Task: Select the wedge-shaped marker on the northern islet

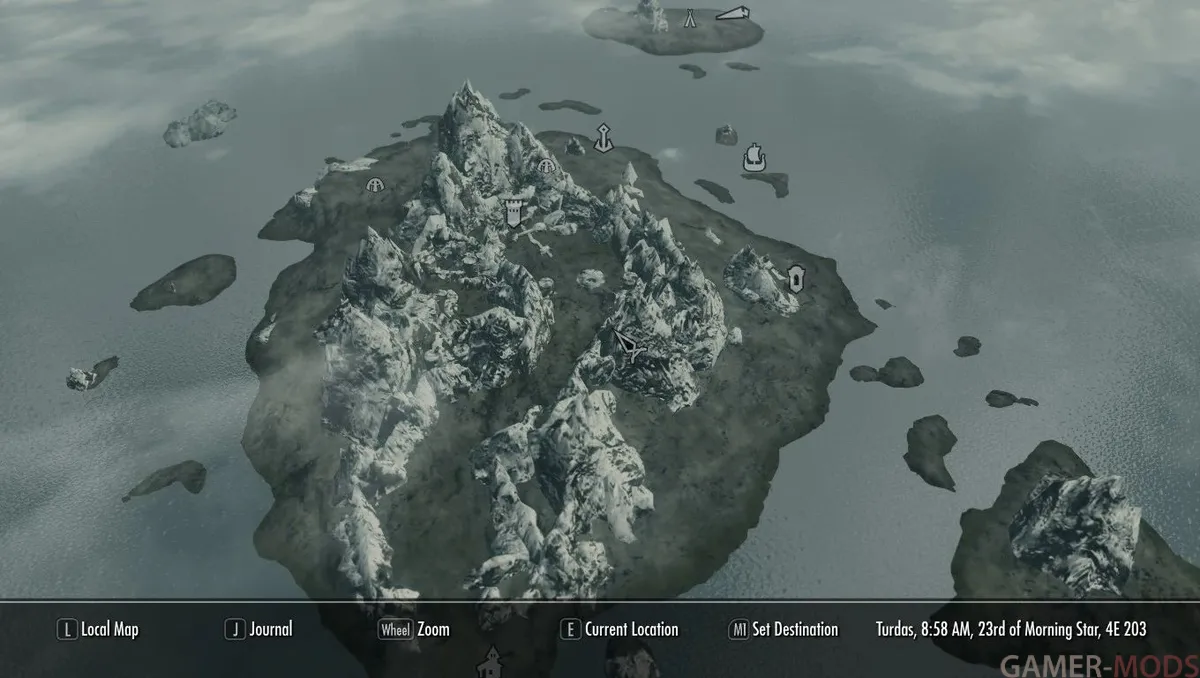Action: pos(732,13)
